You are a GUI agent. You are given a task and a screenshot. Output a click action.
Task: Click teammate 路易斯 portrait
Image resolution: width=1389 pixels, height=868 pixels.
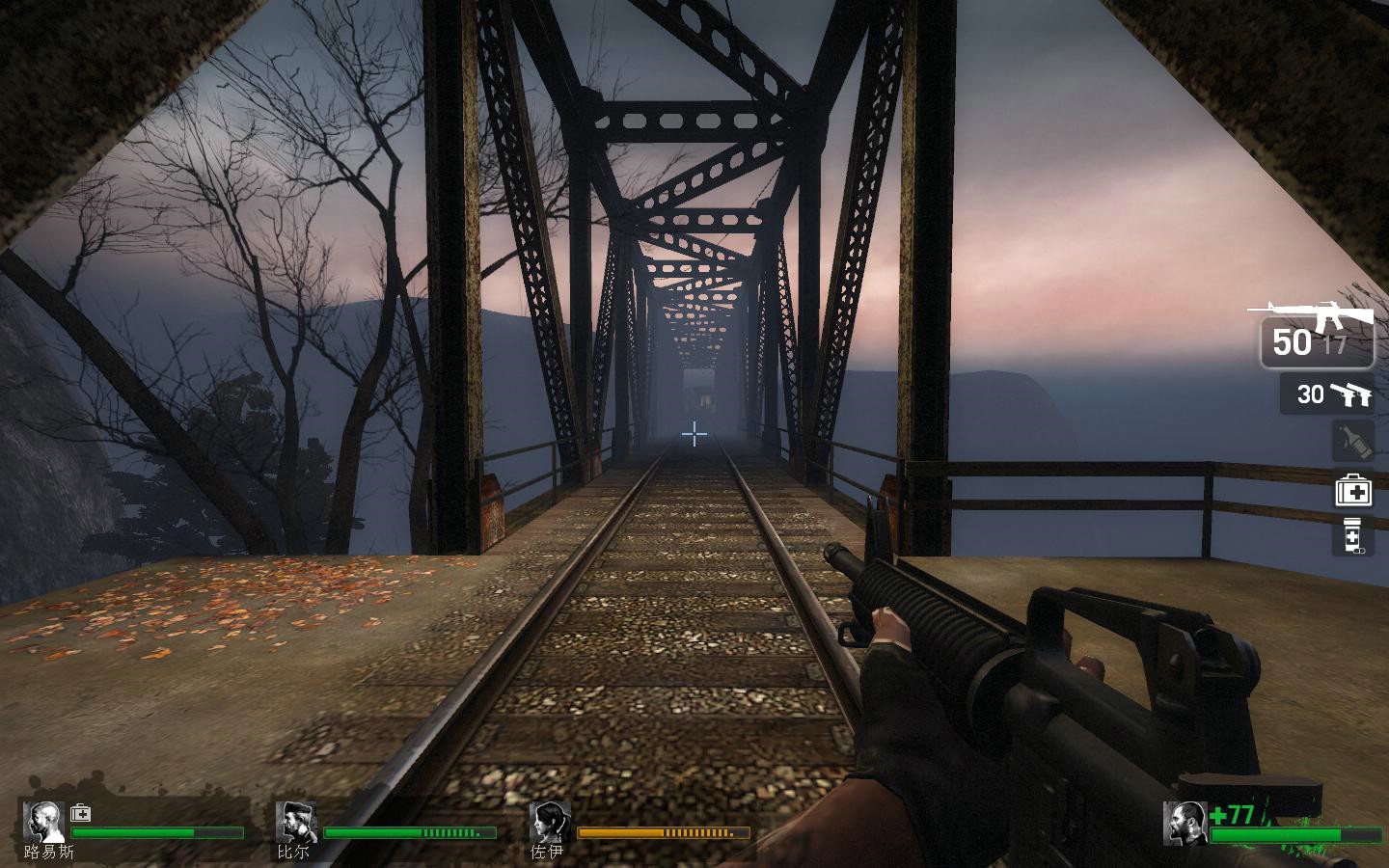tap(43, 822)
